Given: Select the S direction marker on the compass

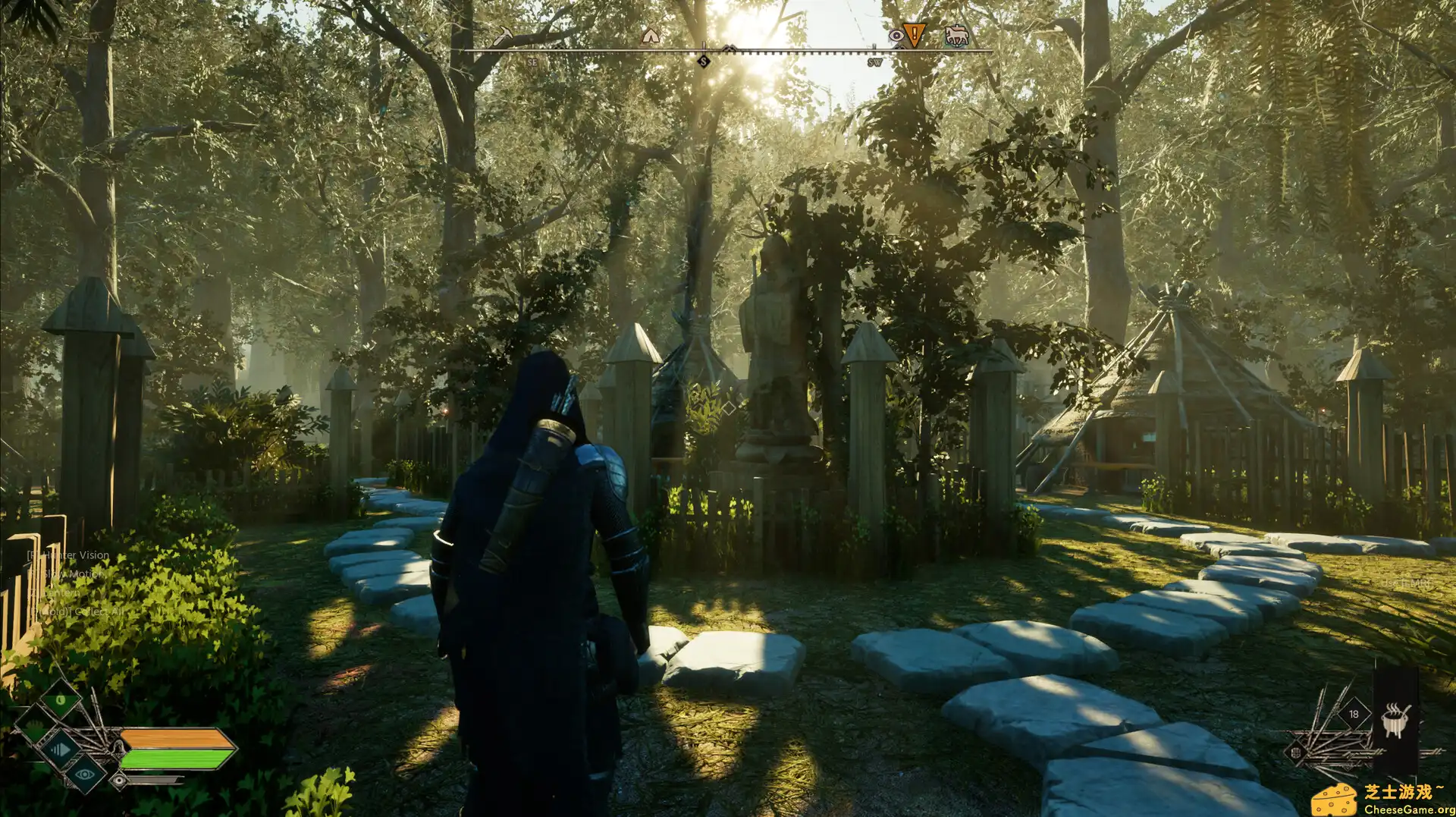Looking at the screenshot, I should coord(704,61).
